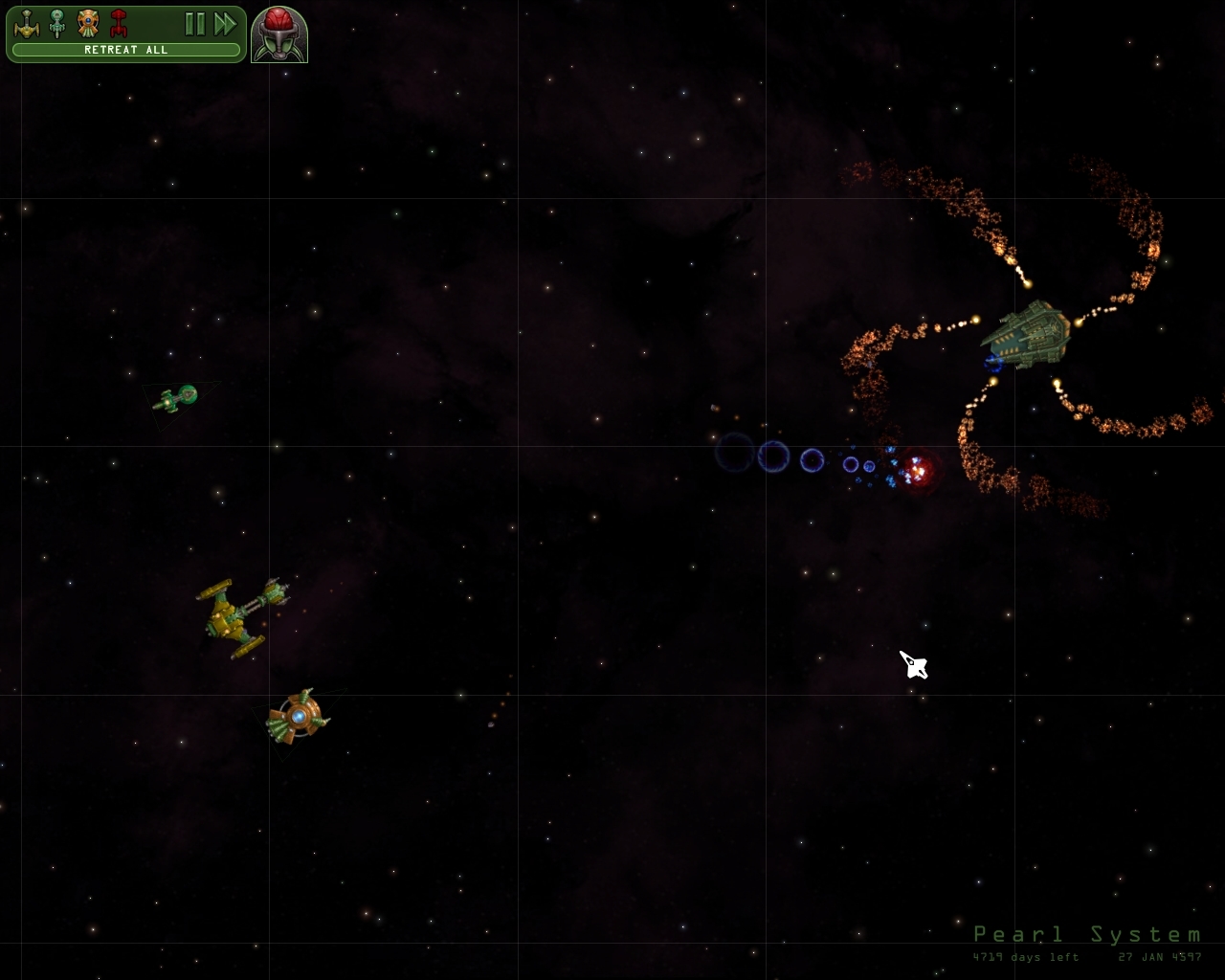This screenshot has height=980, width=1225.
Task: Select the round orange station-like ship
Action: pos(301,716)
